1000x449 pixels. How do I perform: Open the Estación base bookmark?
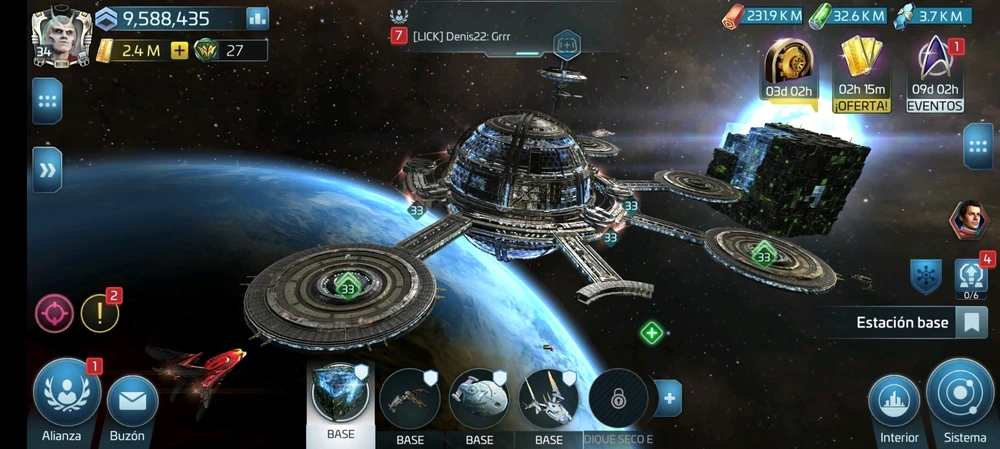tap(970, 323)
